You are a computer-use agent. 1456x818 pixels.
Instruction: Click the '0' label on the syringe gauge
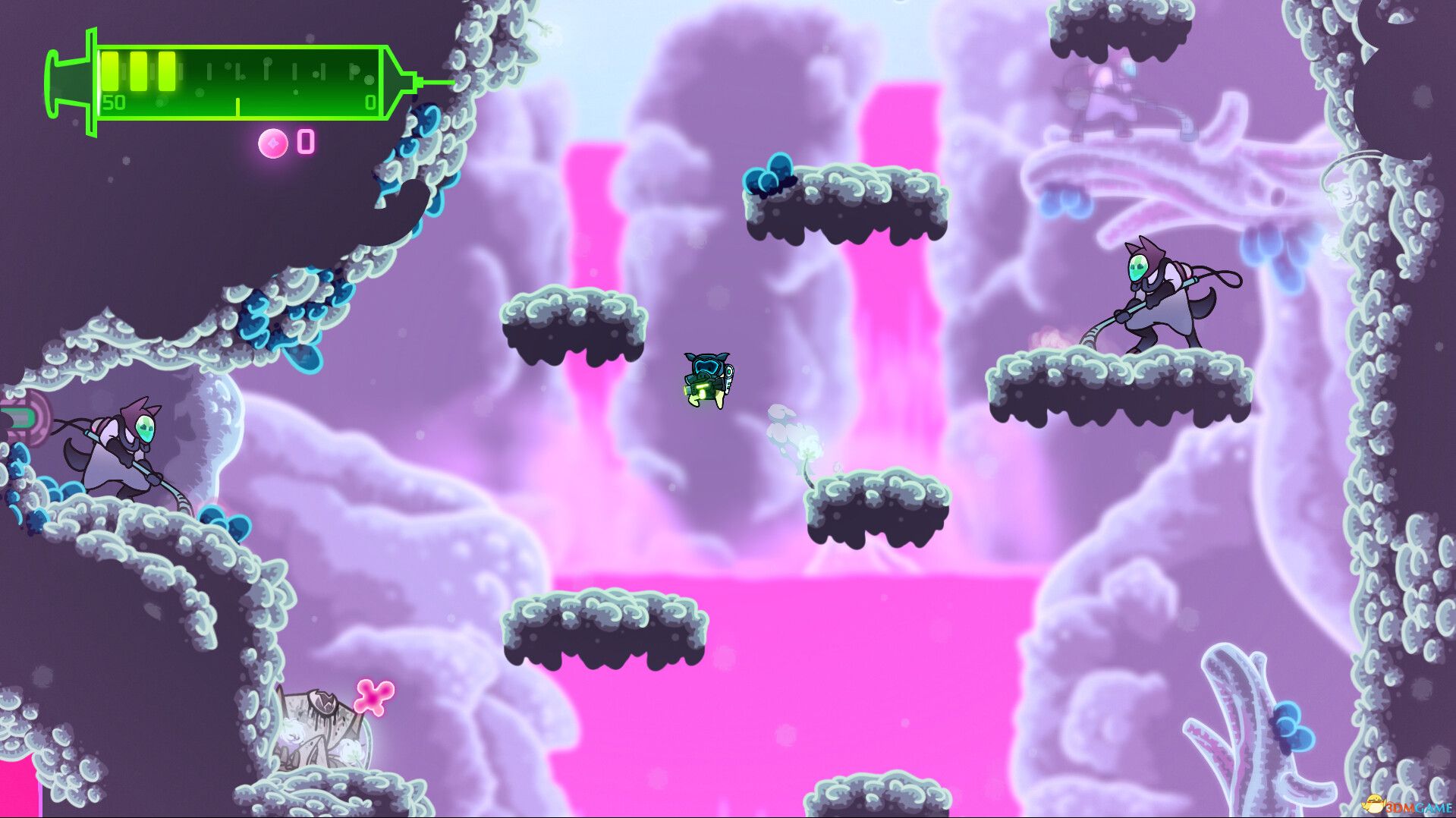pos(370,100)
